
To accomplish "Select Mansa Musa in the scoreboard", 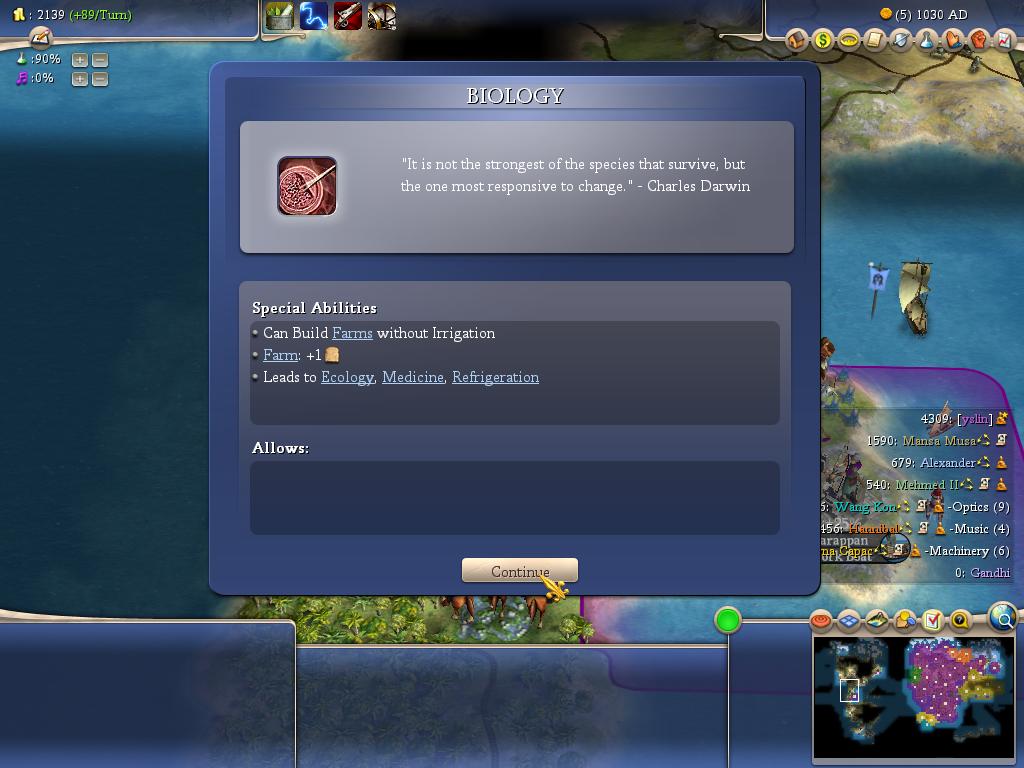I will click(938, 441).
